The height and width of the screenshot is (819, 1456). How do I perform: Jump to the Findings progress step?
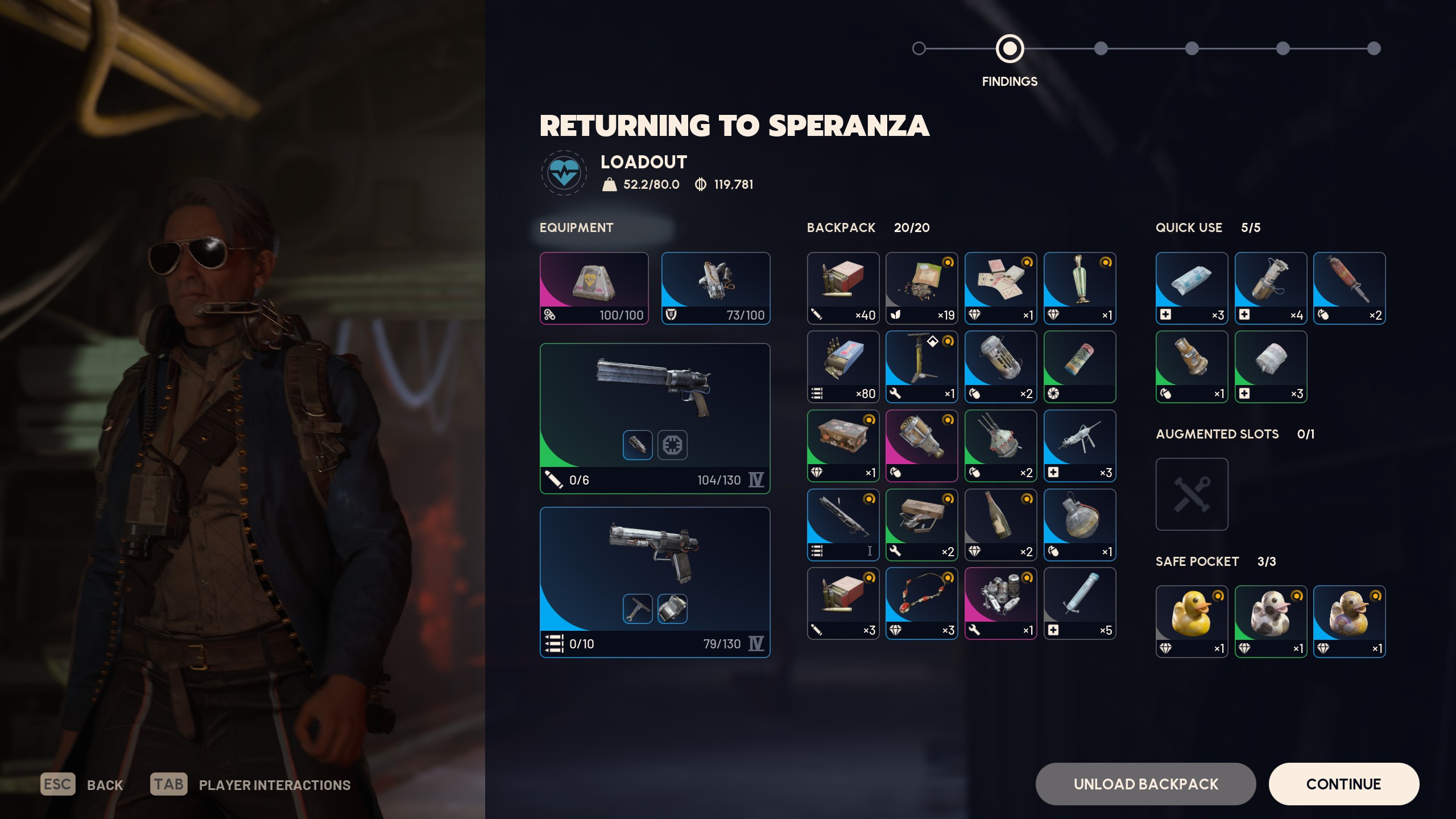point(1010,49)
